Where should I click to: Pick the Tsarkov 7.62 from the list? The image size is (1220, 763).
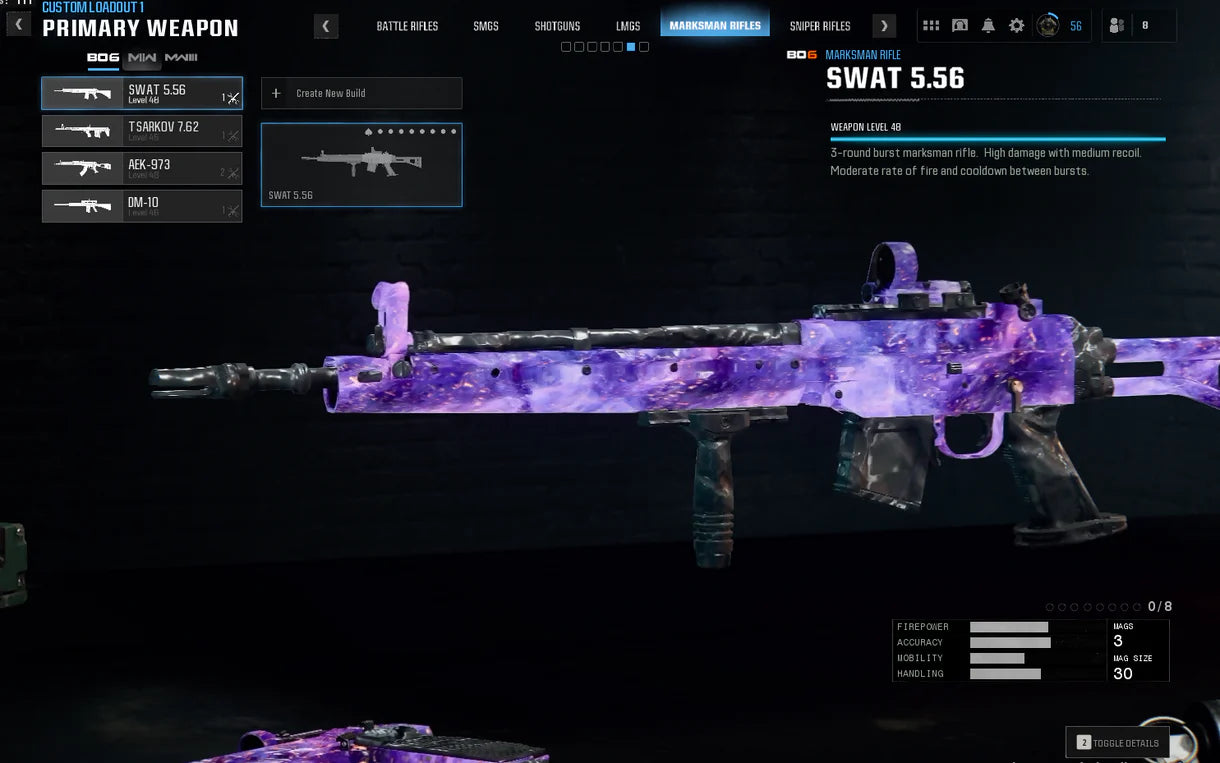[x=142, y=131]
